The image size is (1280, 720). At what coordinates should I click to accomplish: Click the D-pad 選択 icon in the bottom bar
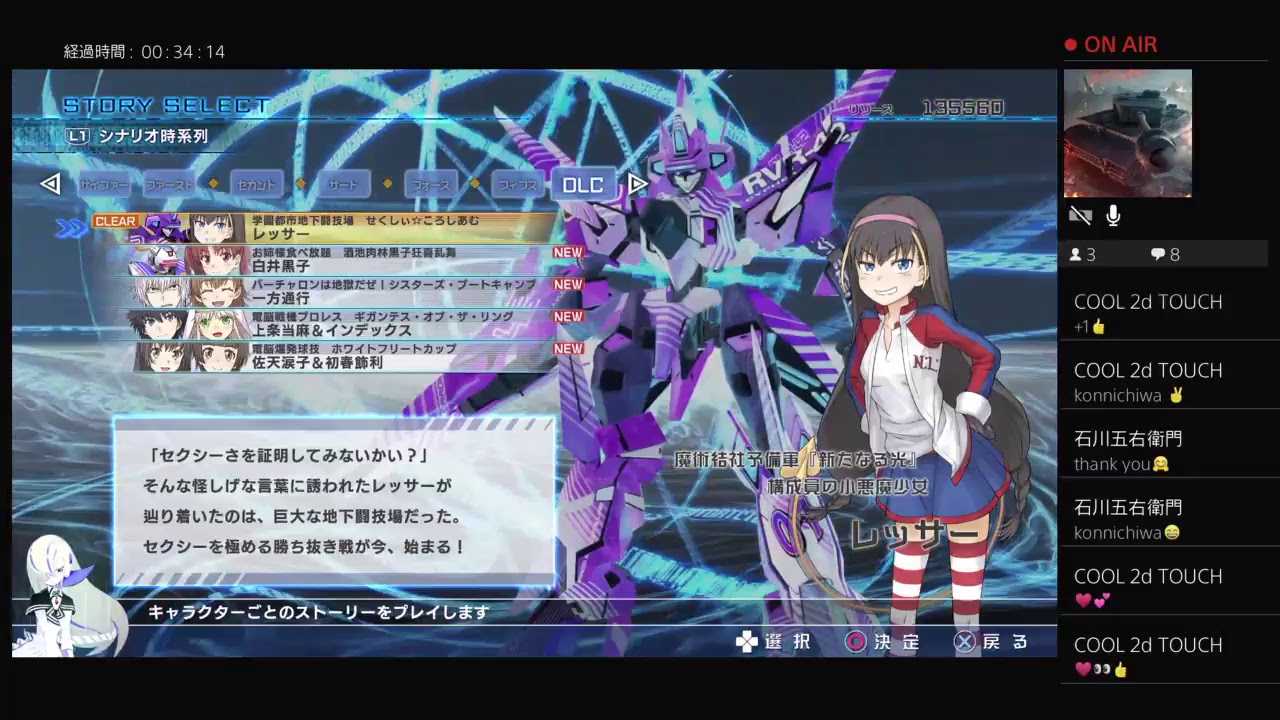click(746, 642)
